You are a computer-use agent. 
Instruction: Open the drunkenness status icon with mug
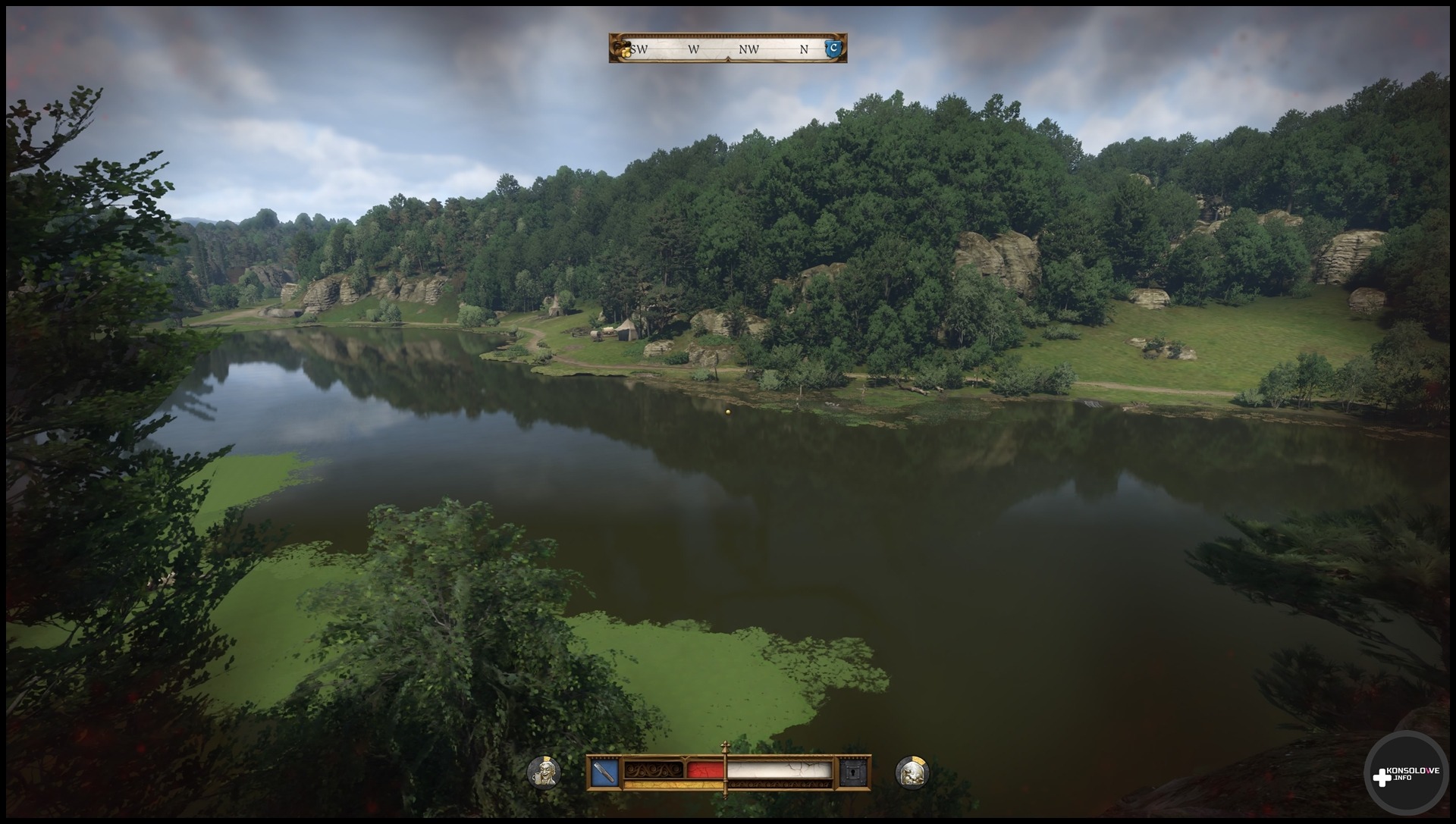click(x=544, y=773)
